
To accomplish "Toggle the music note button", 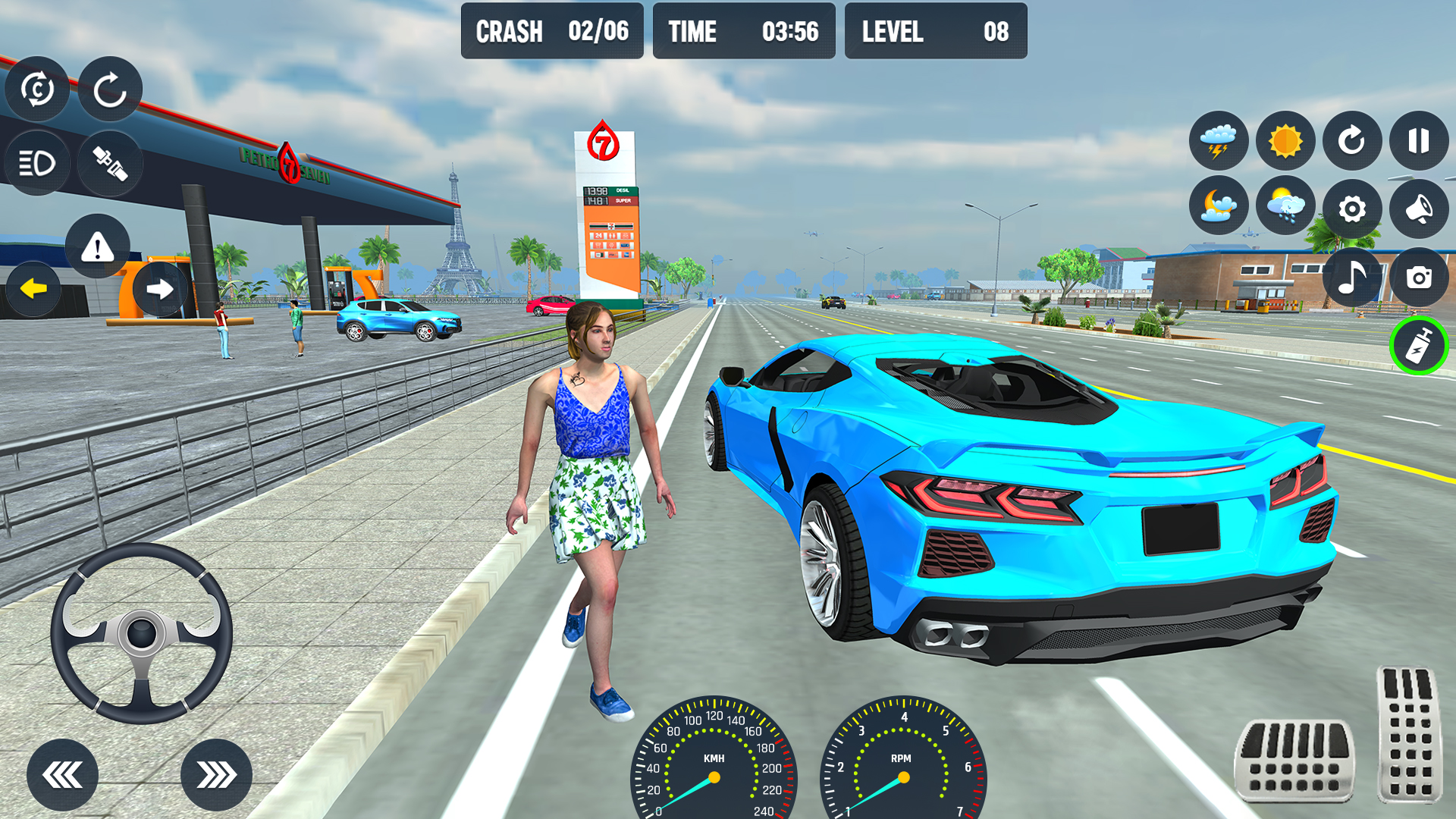I will coord(1352,277).
